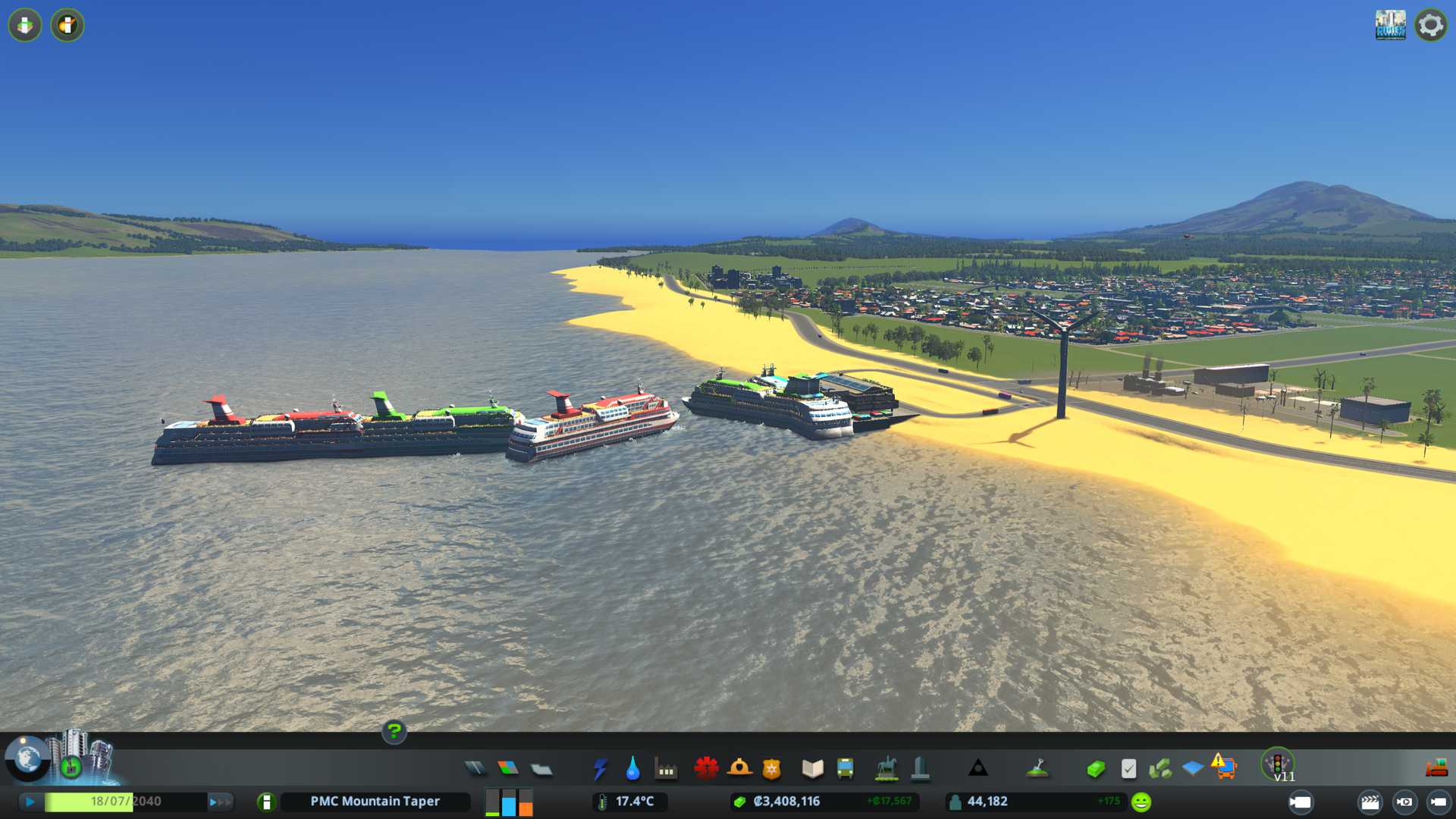The height and width of the screenshot is (819, 1456).
Task: Open the settings gear menu
Action: pyautogui.click(x=1430, y=25)
